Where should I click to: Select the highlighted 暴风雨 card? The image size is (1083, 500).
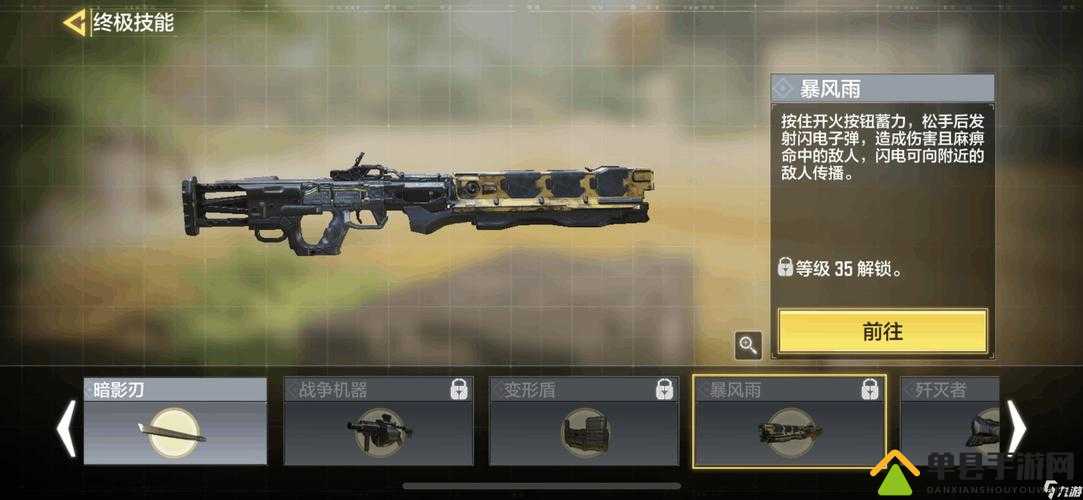pos(788,422)
